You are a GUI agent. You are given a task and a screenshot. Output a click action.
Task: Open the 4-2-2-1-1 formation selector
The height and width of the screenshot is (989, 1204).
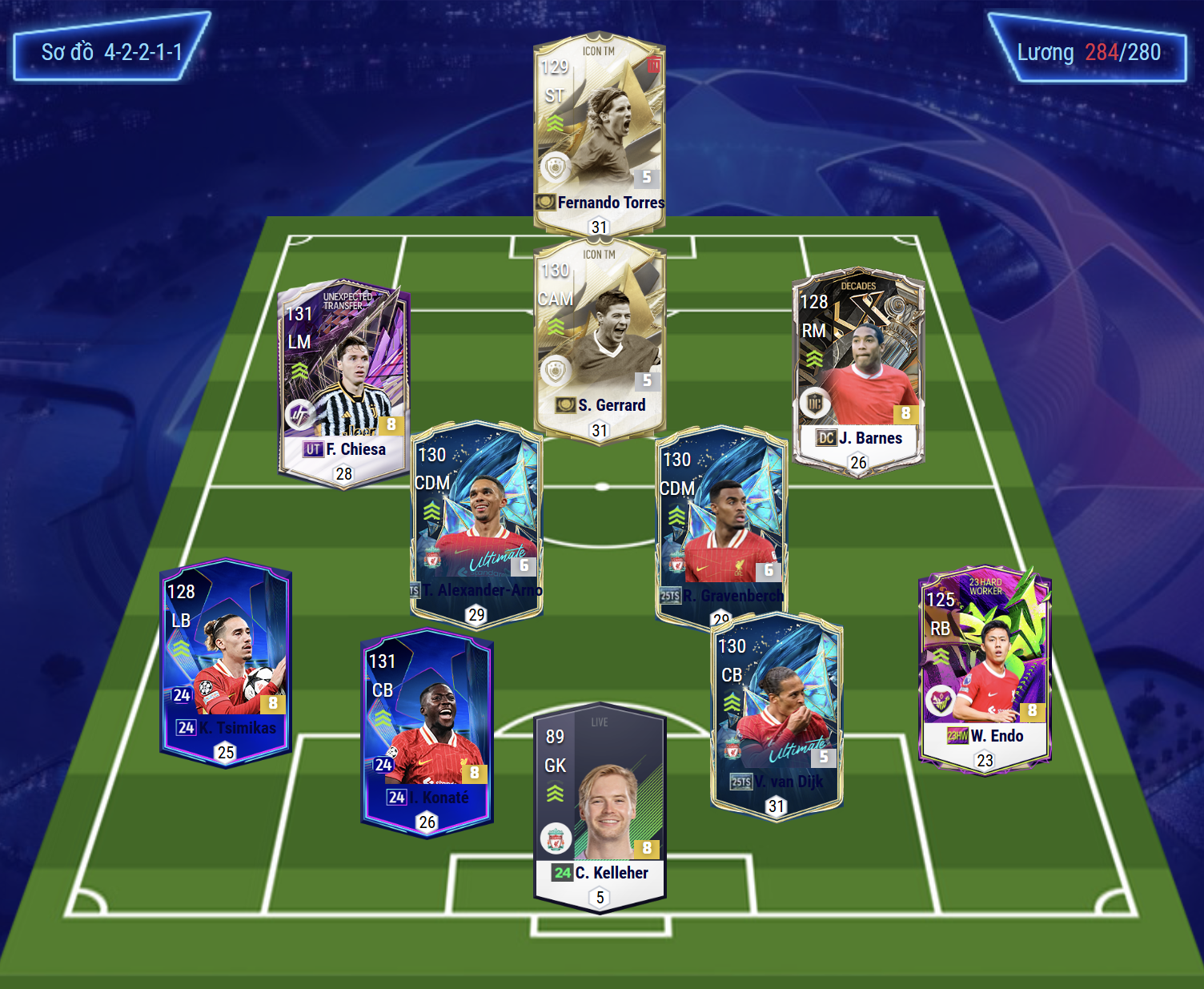click(x=112, y=53)
